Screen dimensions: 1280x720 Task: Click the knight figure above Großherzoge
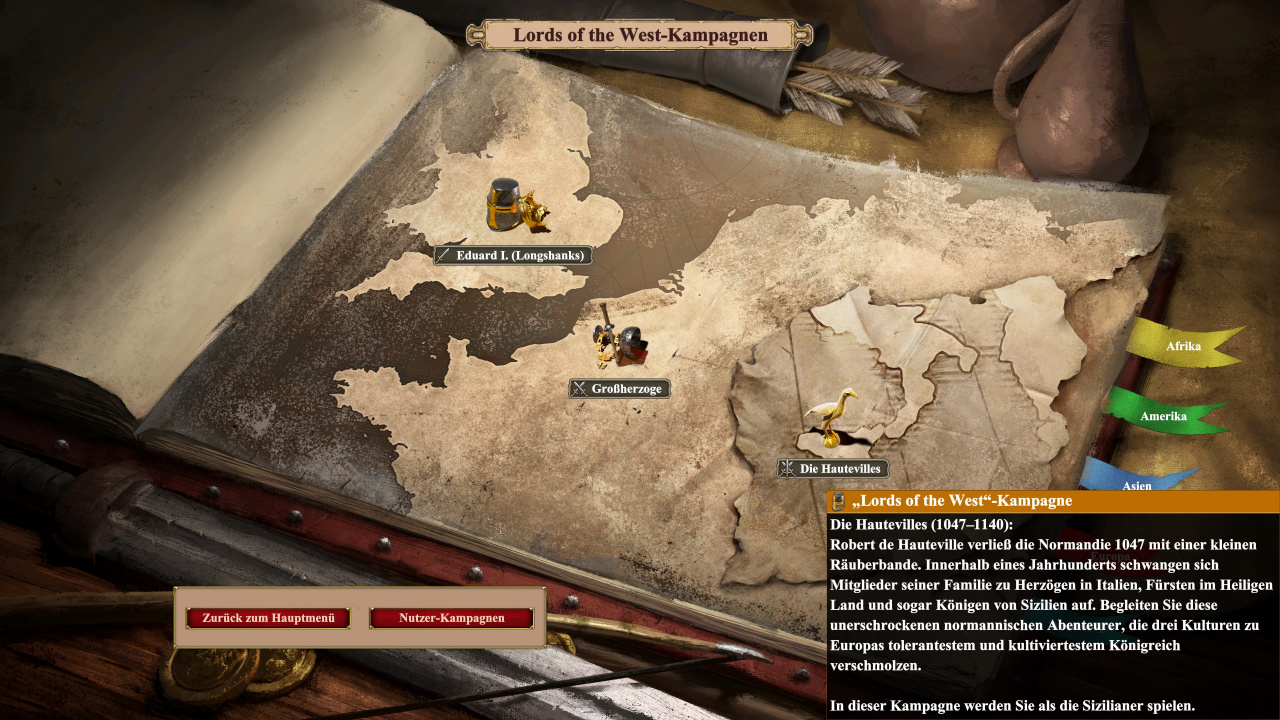coord(620,343)
